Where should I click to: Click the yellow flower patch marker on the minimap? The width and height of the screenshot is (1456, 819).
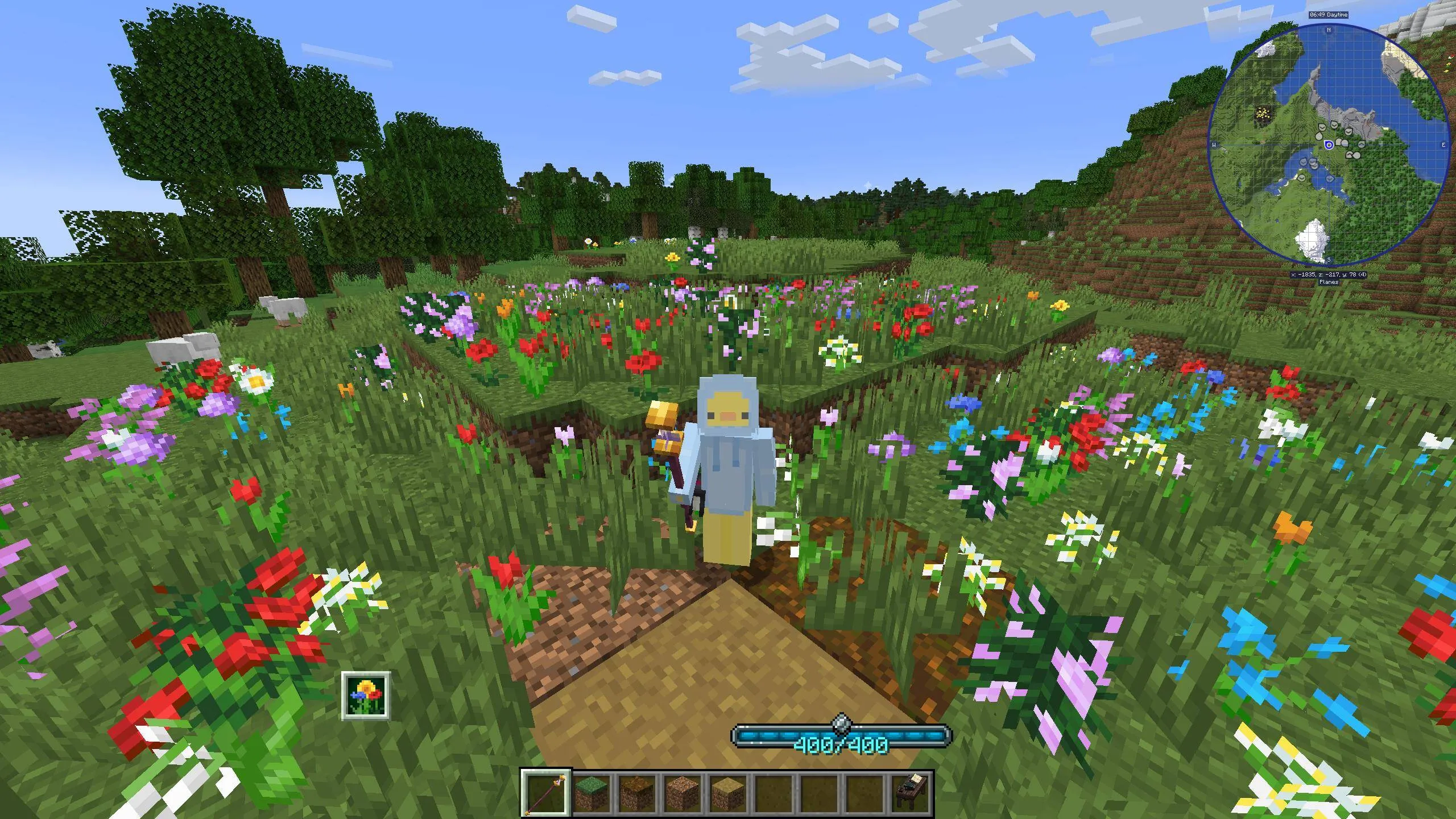click(1261, 113)
